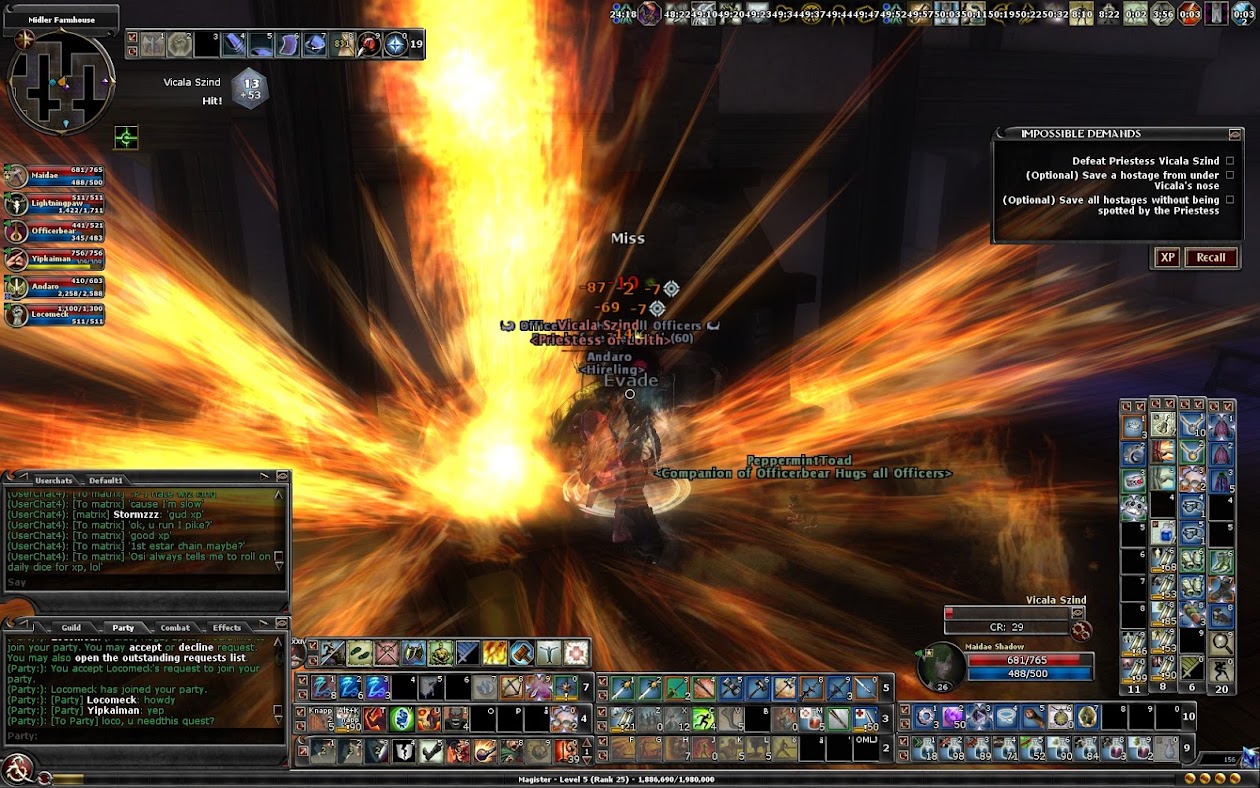This screenshot has width=1260, height=788.
Task: Open the Default1 chat tab
Action: [x=106, y=480]
